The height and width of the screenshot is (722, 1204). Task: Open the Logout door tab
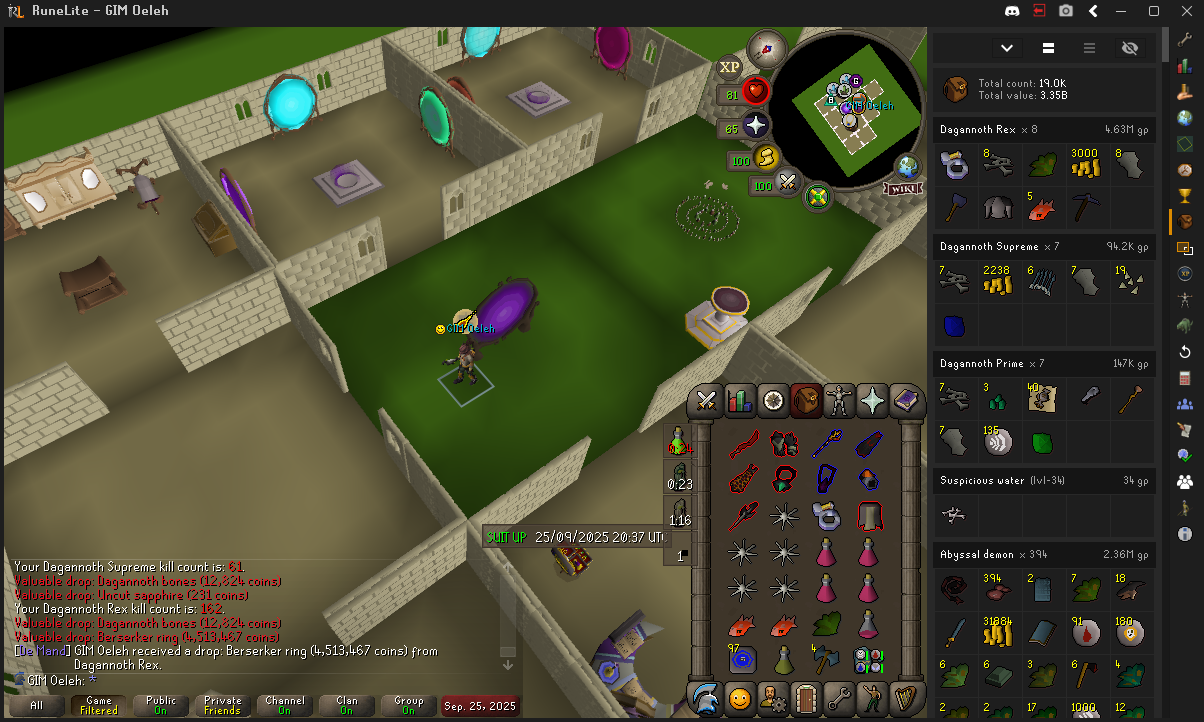pos(805,697)
